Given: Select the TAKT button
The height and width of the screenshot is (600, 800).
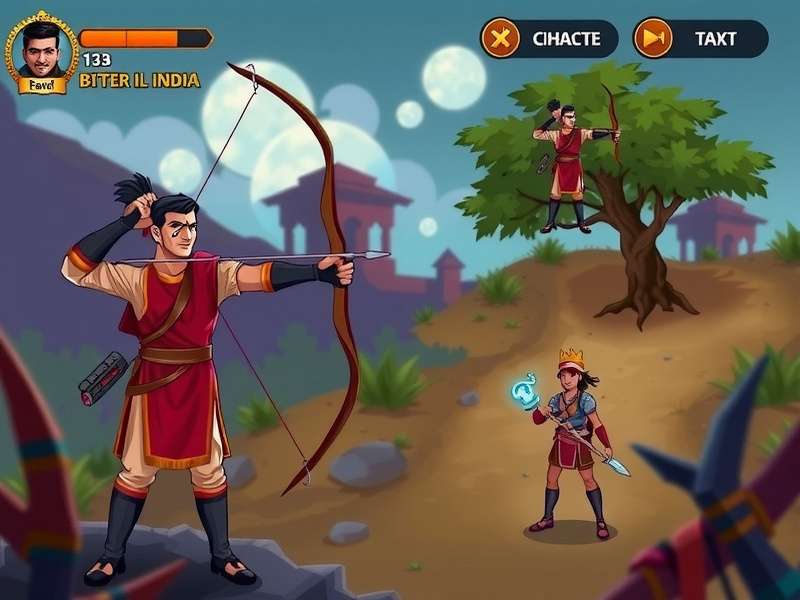Looking at the screenshot, I should coord(700,39).
